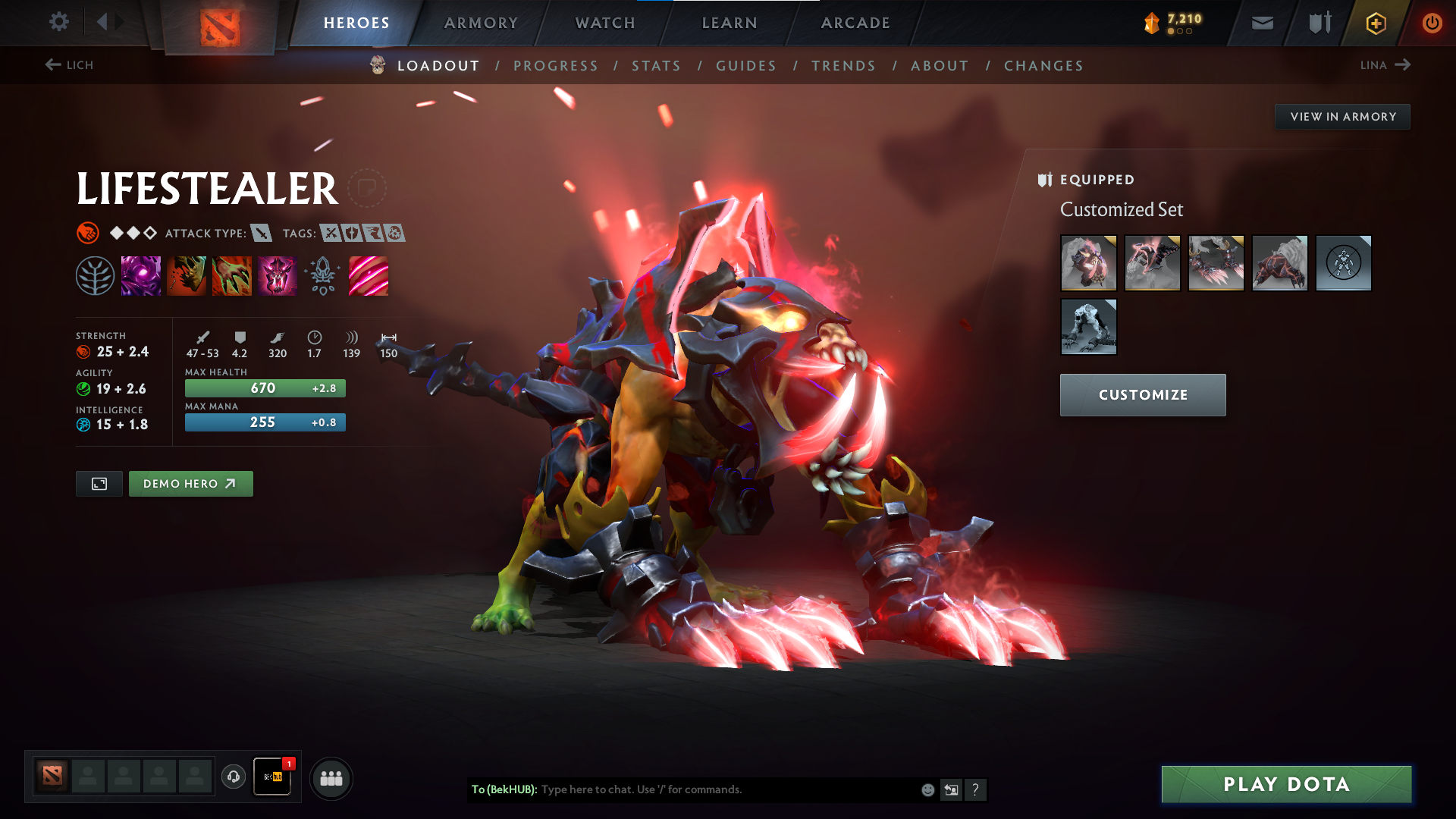1456x819 pixels.
Task: Click the DEMO HERO button
Action: [x=190, y=483]
